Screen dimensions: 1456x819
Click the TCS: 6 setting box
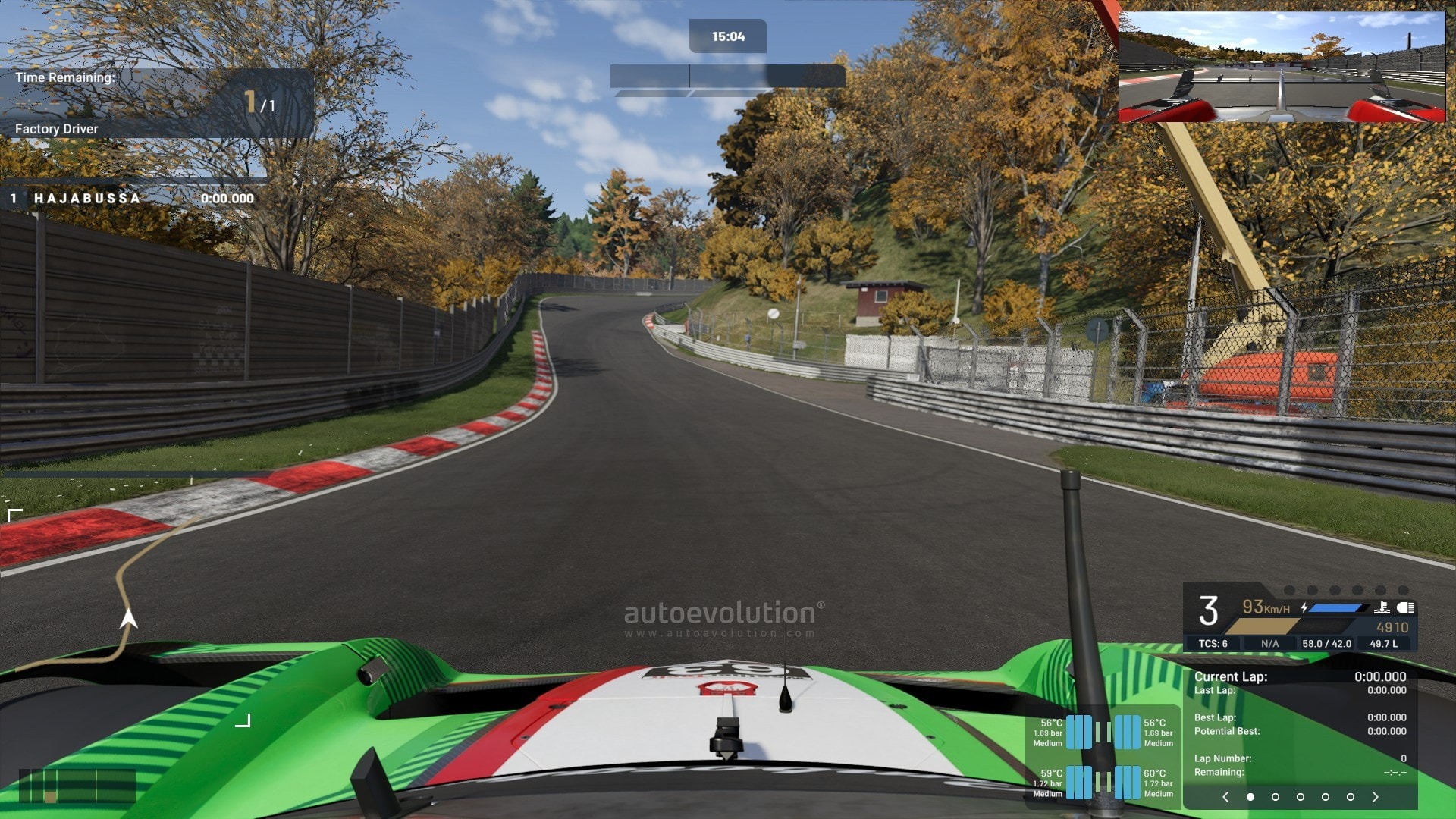click(1213, 644)
